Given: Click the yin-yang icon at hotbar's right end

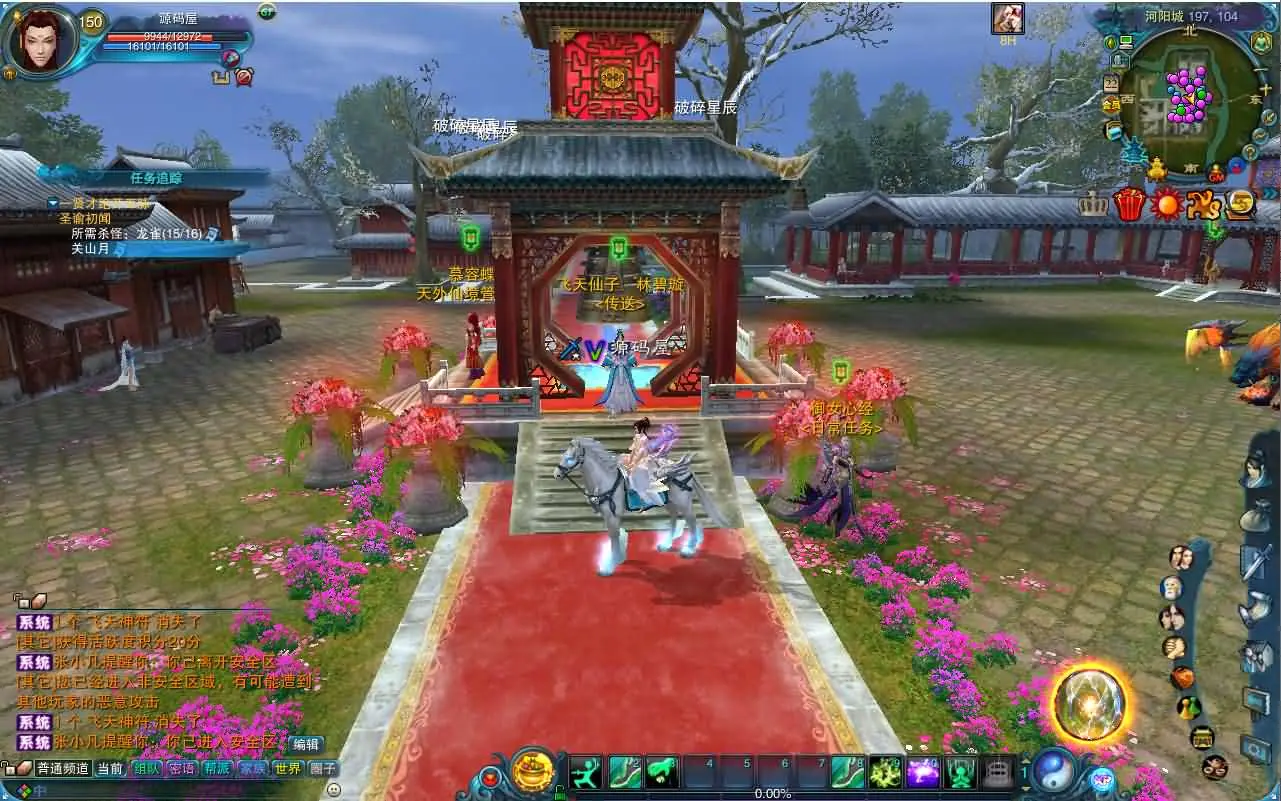Looking at the screenshot, I should [1055, 772].
